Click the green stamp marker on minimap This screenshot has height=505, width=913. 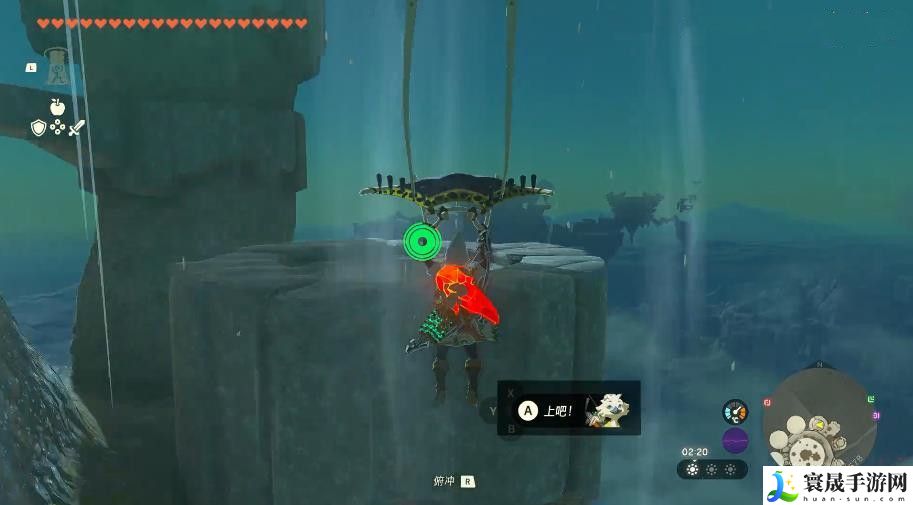(x=873, y=398)
